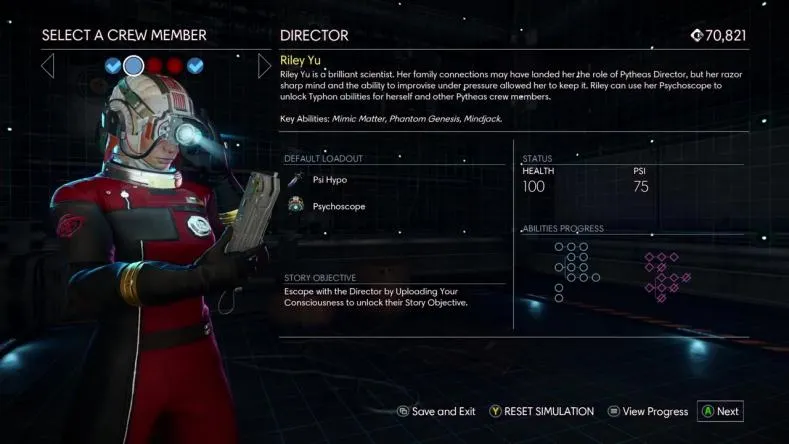Go to the next crew member arrow
789x444 pixels.
coord(264,66)
